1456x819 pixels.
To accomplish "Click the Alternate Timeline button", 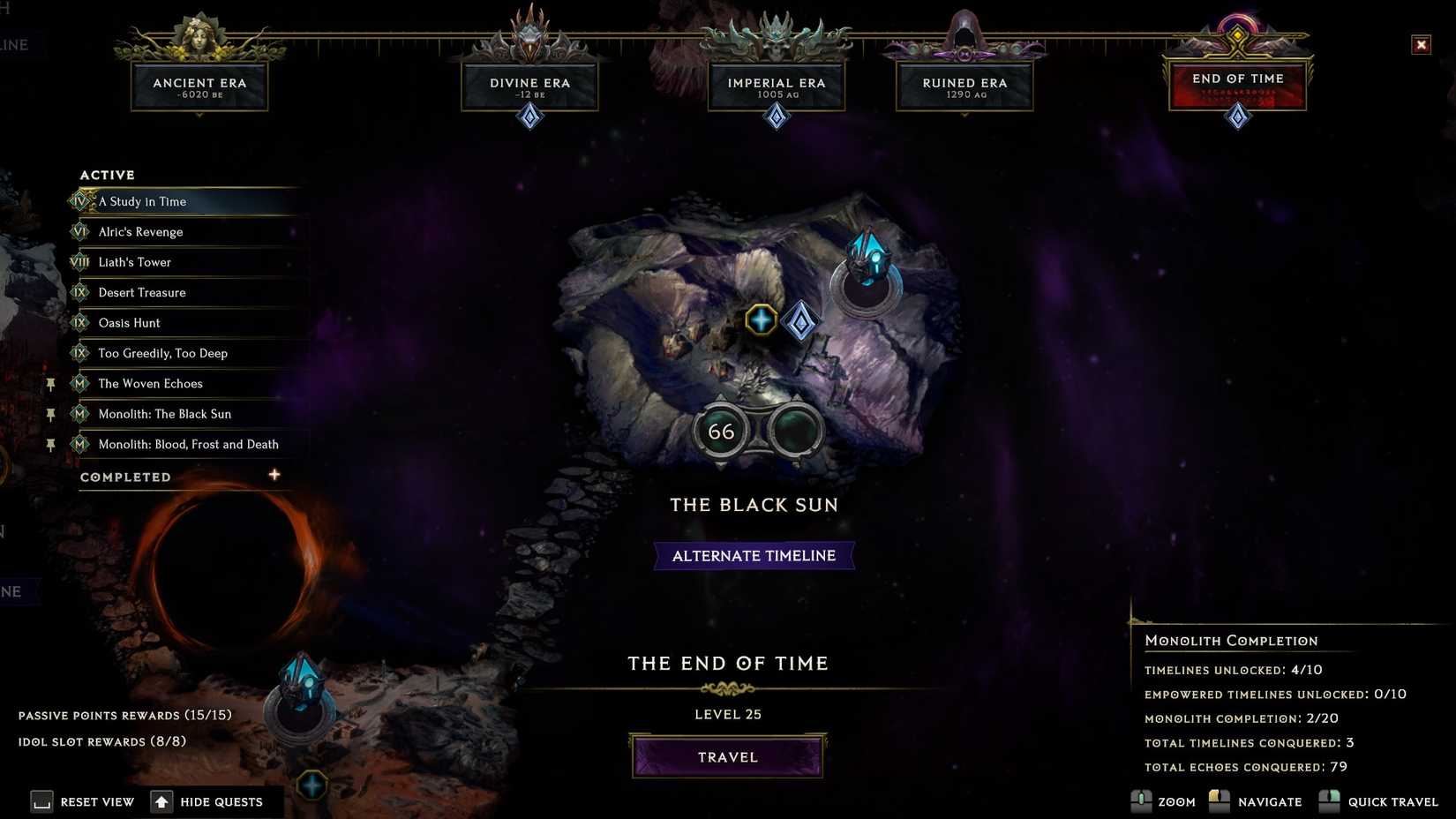I will (x=754, y=555).
